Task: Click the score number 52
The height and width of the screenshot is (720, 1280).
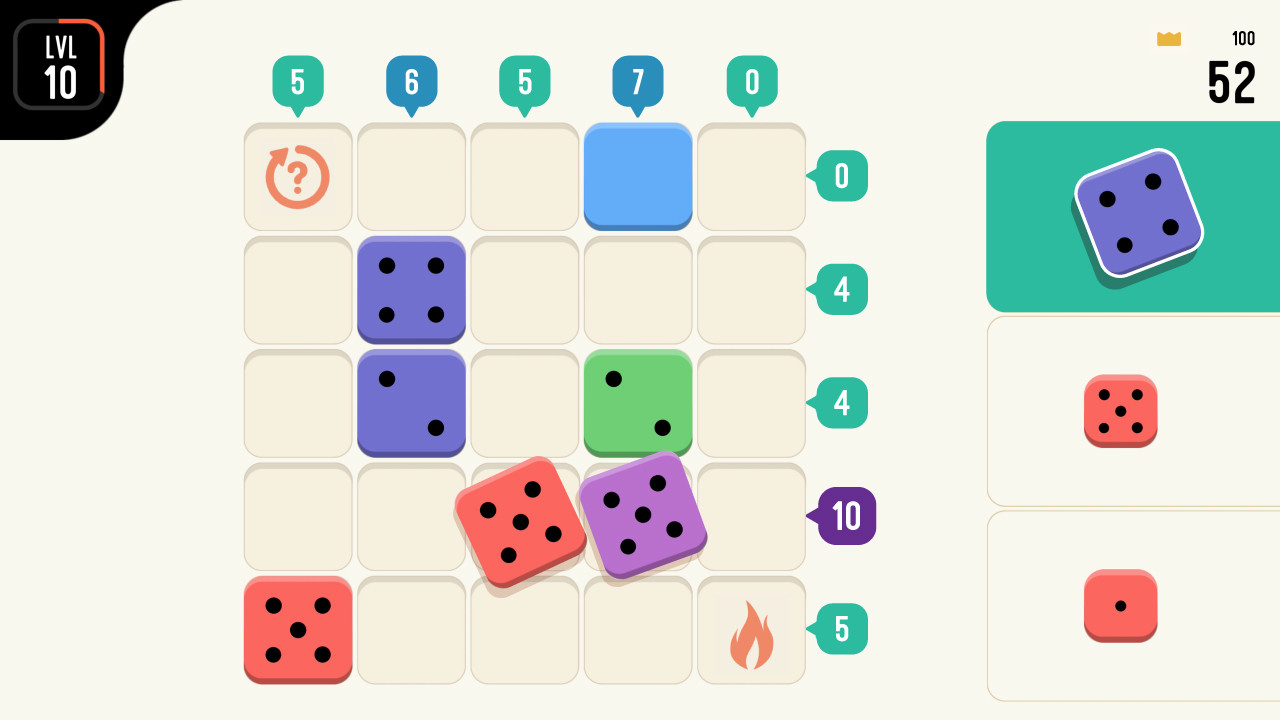Action: [x=1232, y=82]
